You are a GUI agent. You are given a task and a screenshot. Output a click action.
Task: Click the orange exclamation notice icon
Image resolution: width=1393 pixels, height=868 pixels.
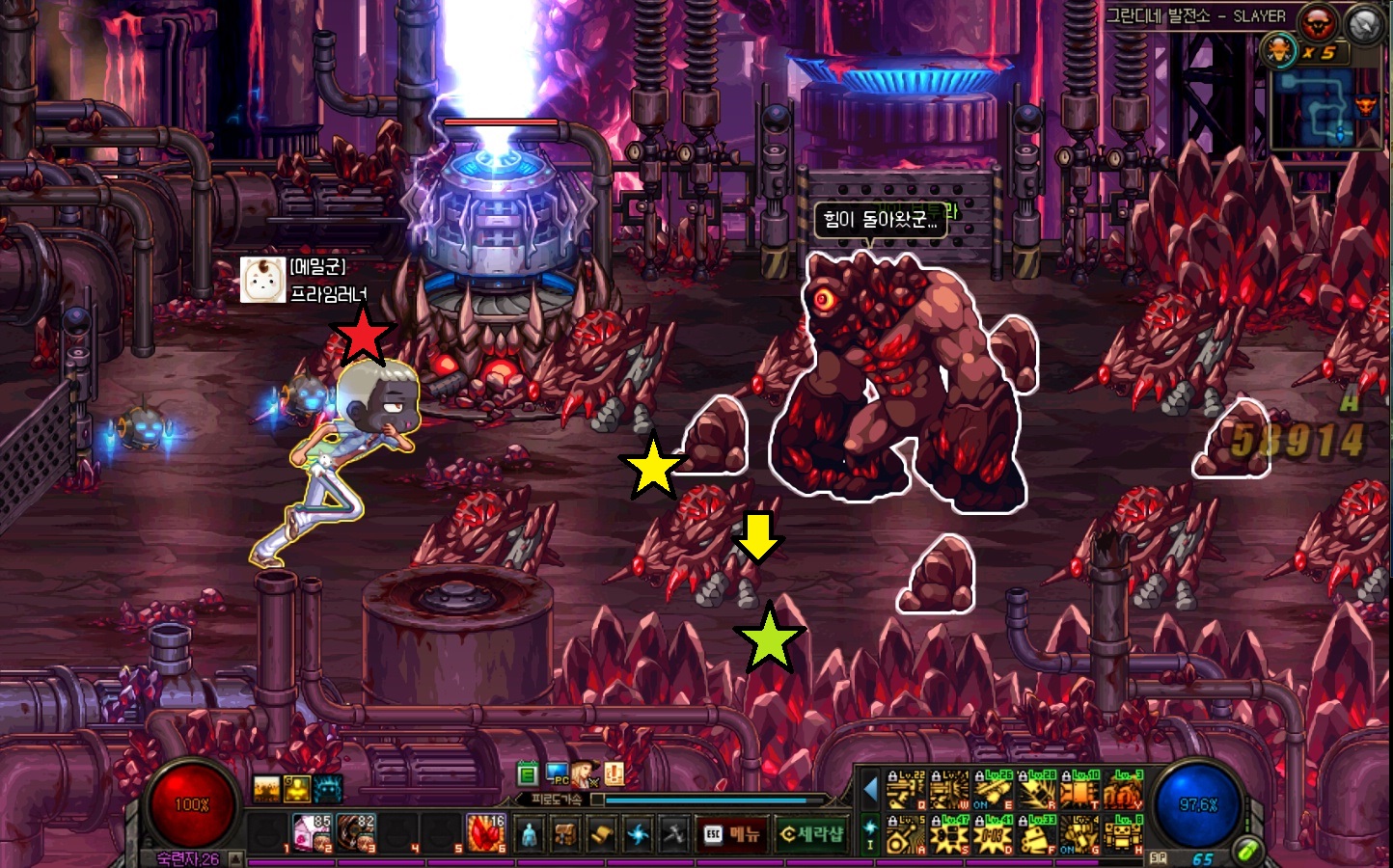coord(614,773)
